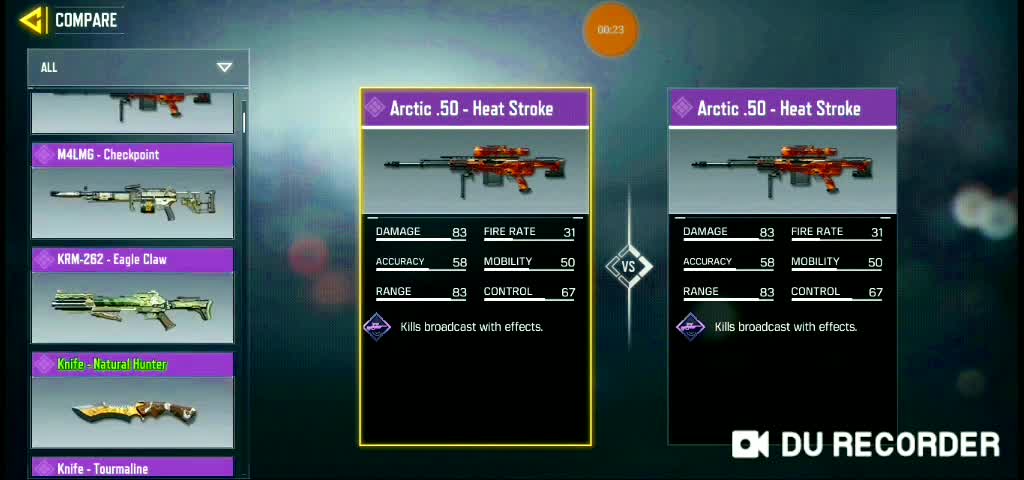This screenshot has height=480, width=1024.
Task: Open the ALL weapon filter dropdown
Action: point(138,67)
